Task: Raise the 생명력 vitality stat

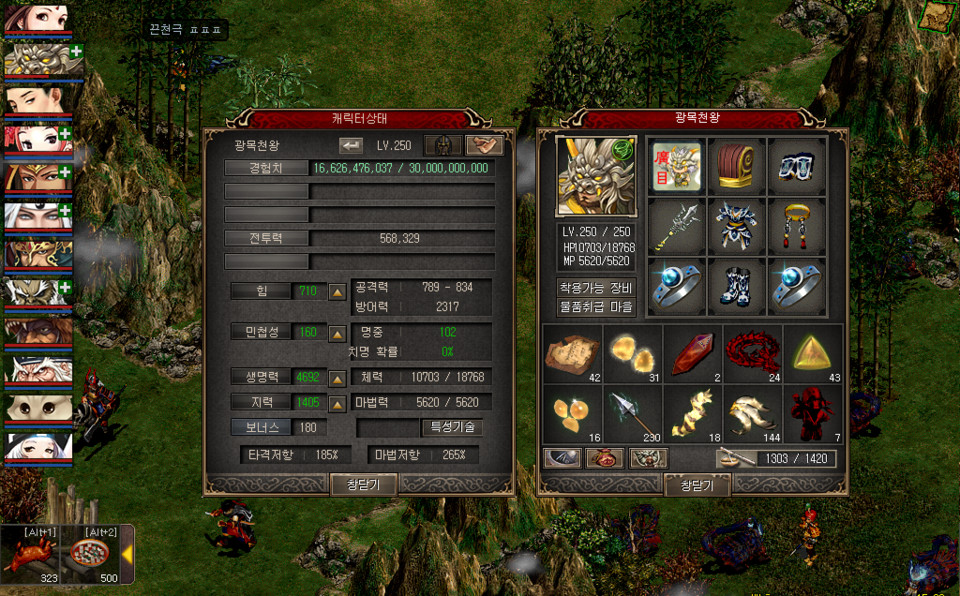Action: (x=338, y=378)
